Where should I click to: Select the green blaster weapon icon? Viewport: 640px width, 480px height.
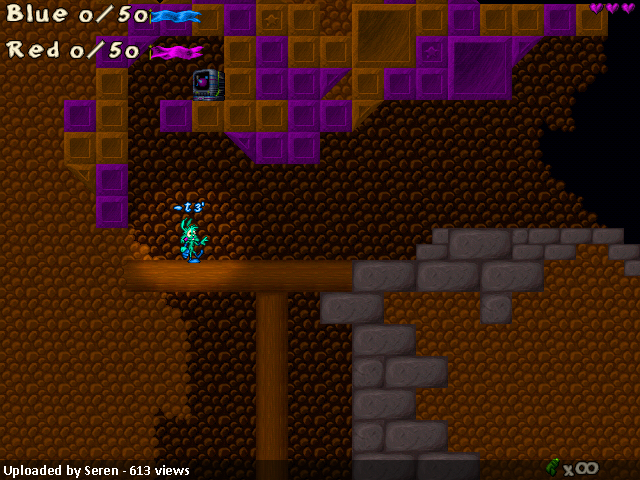[552, 466]
